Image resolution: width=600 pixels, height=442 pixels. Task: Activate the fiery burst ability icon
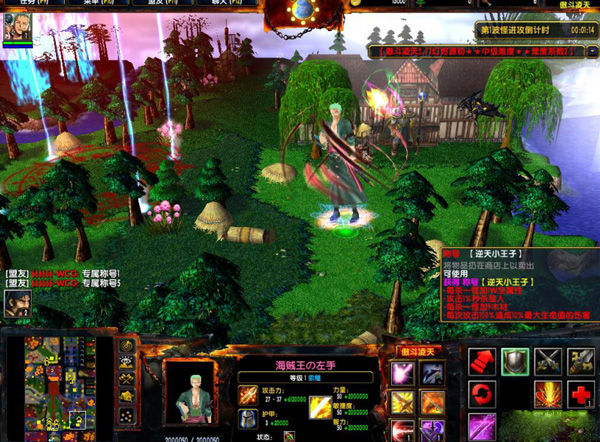[x=547, y=393]
